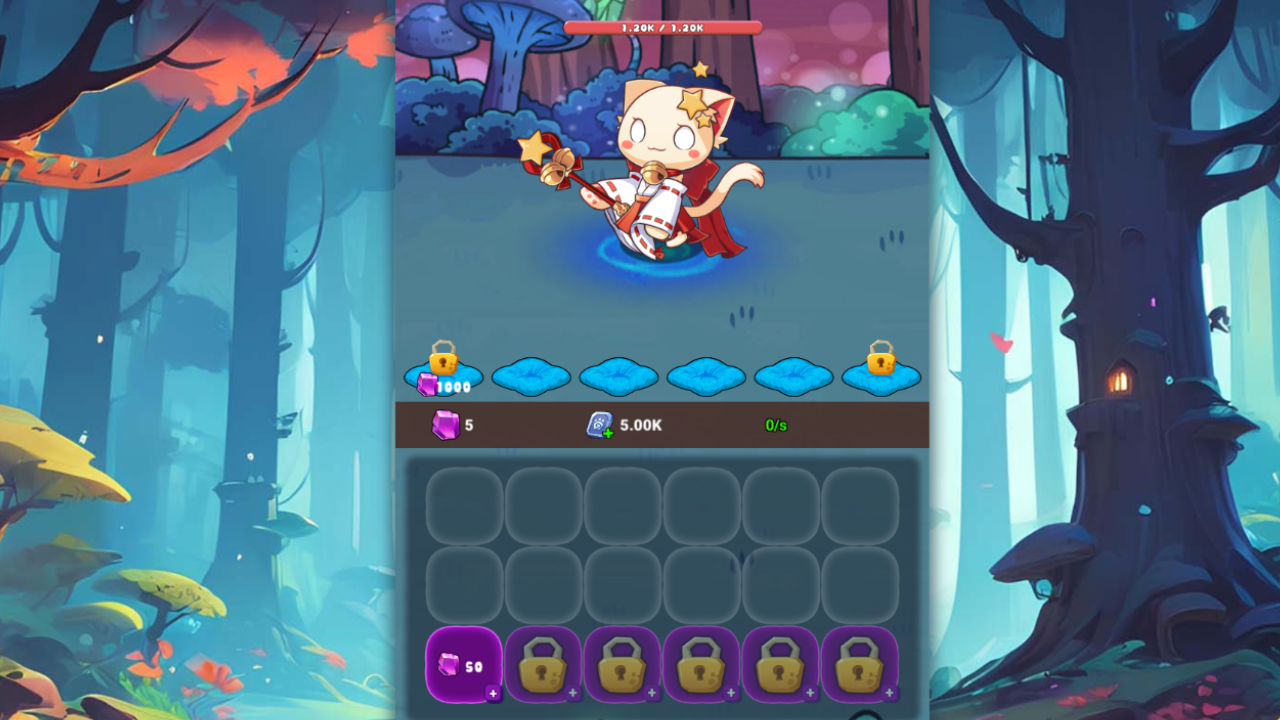Click the plus badge on the 50-gem item
Viewport: 1280px width, 720px height.
pos(494,694)
